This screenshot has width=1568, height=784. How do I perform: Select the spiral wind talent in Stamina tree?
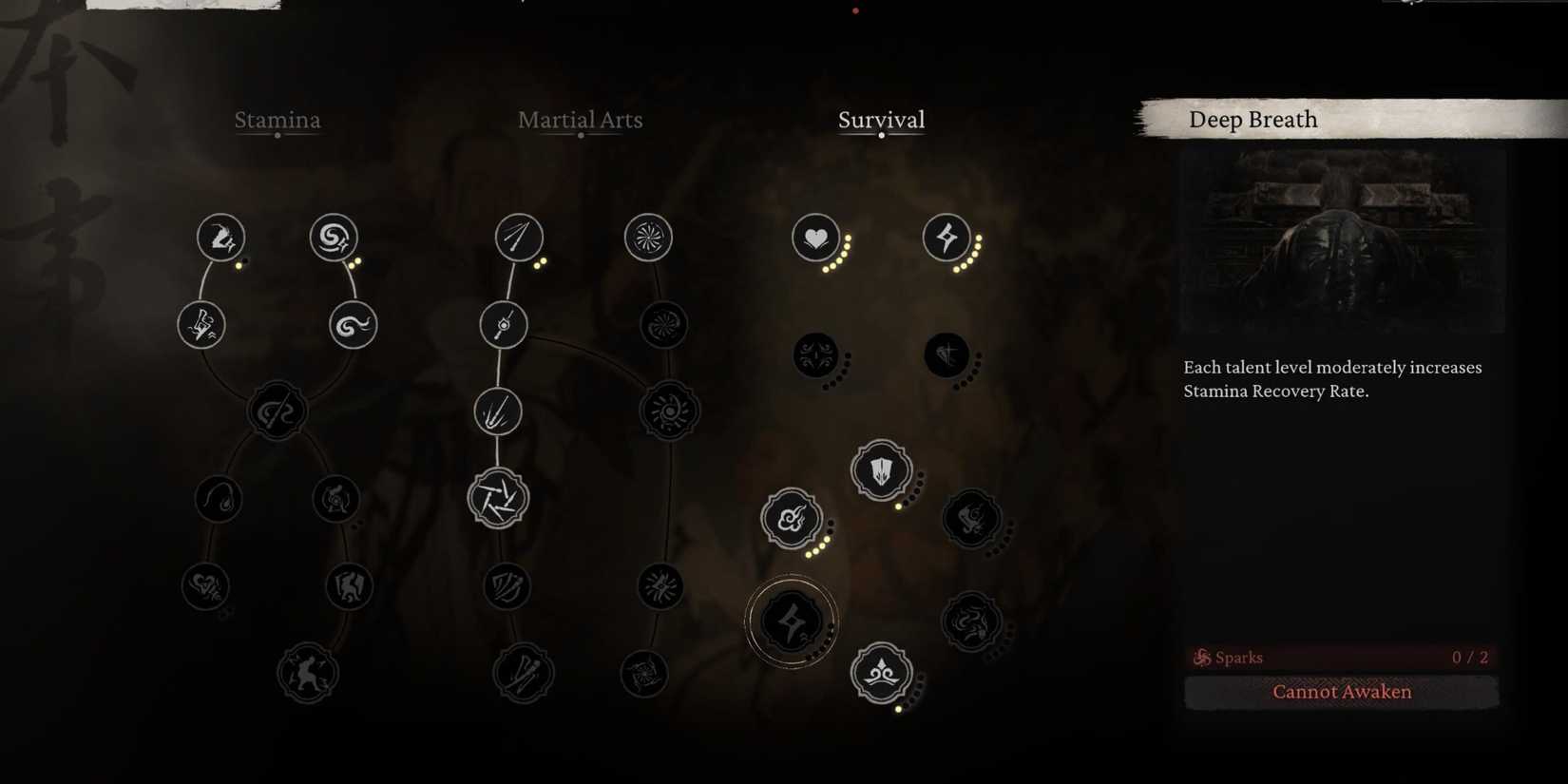coord(333,238)
